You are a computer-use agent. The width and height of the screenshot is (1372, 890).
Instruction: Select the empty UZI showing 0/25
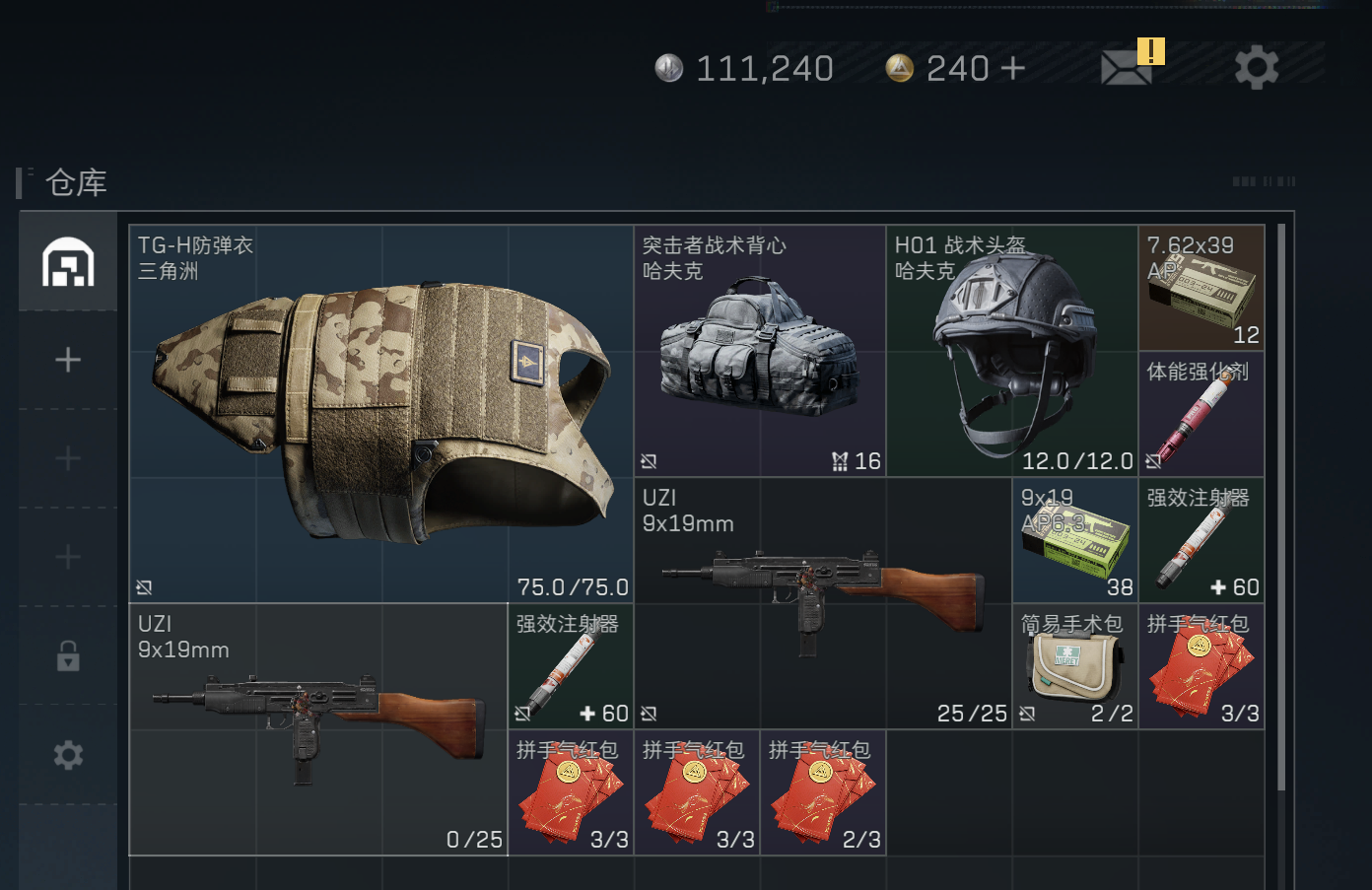(317, 729)
